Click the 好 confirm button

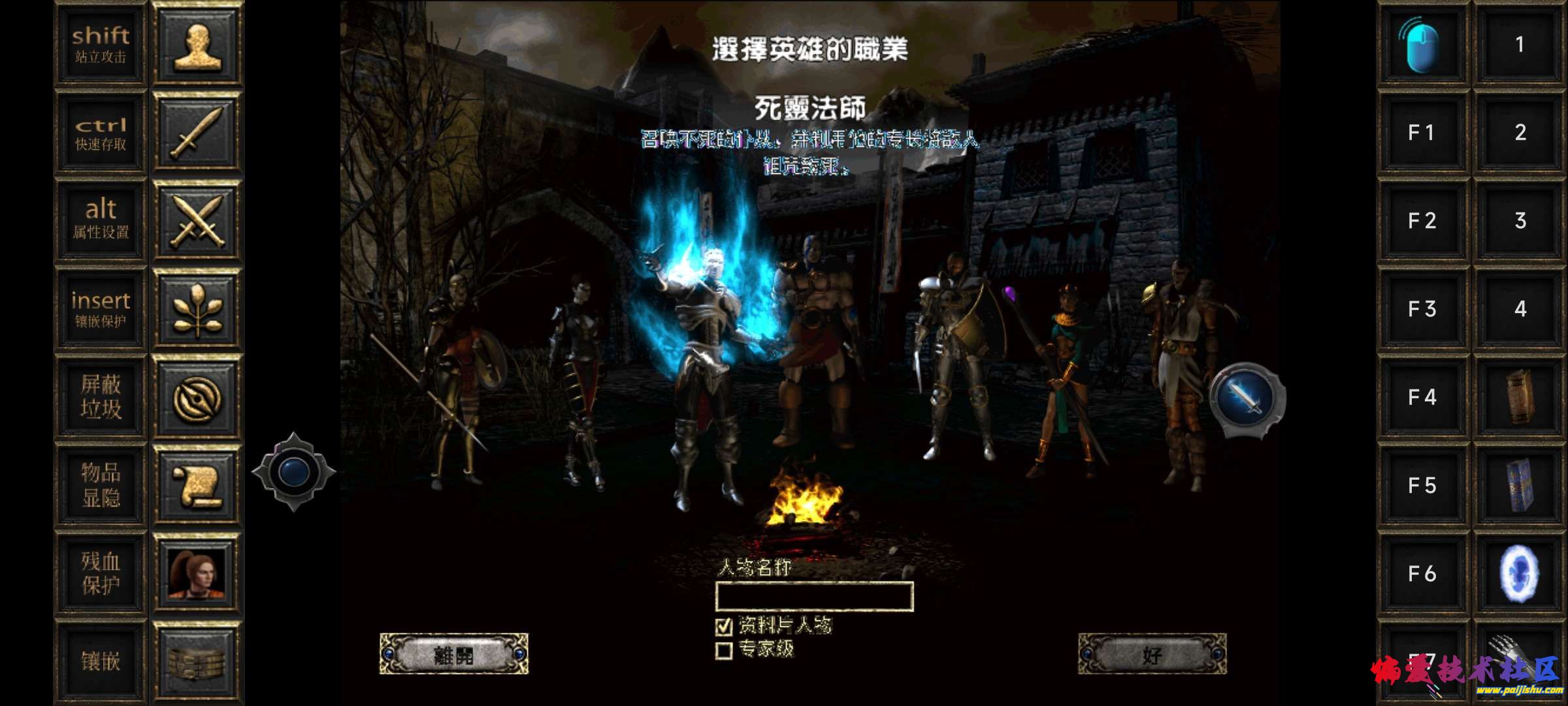tap(1152, 654)
